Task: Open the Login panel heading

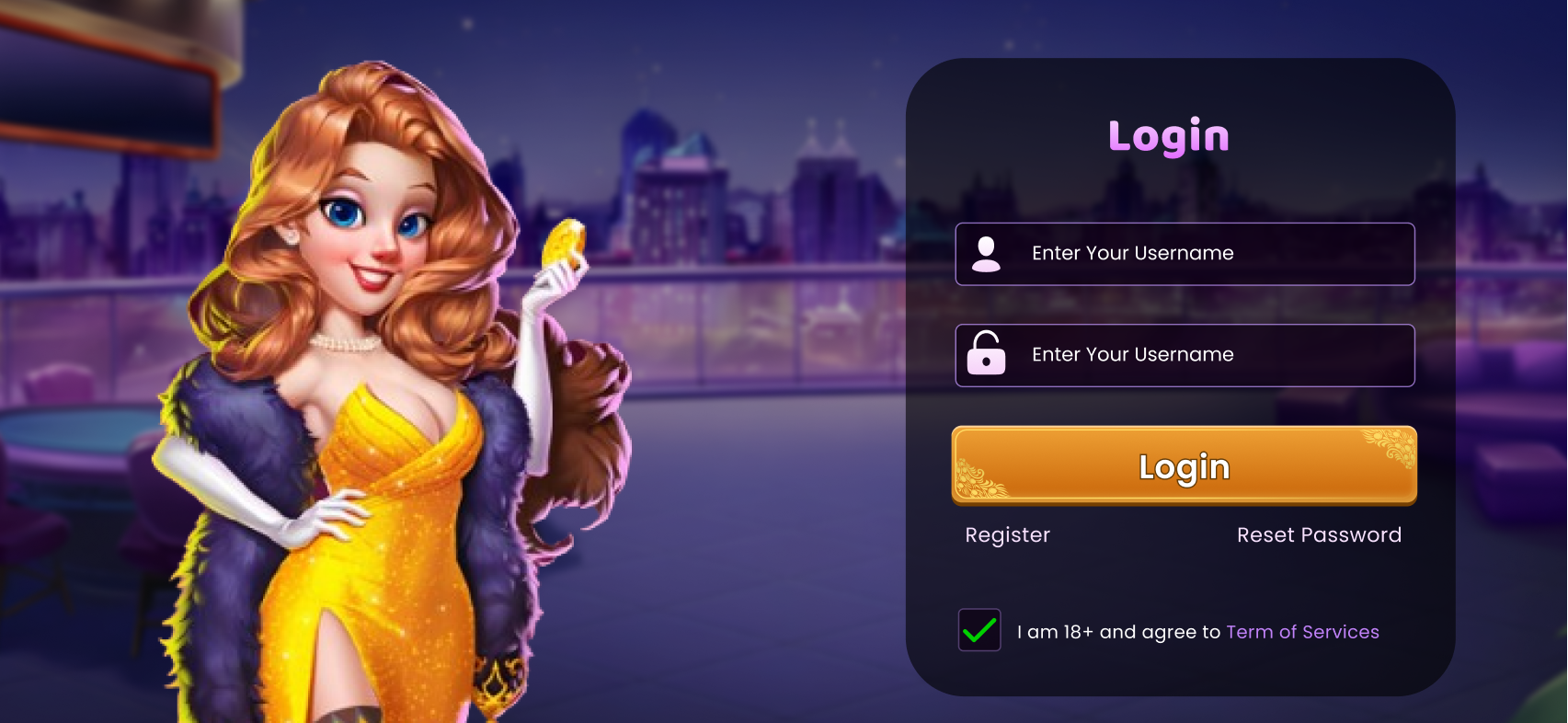Action: [1168, 135]
